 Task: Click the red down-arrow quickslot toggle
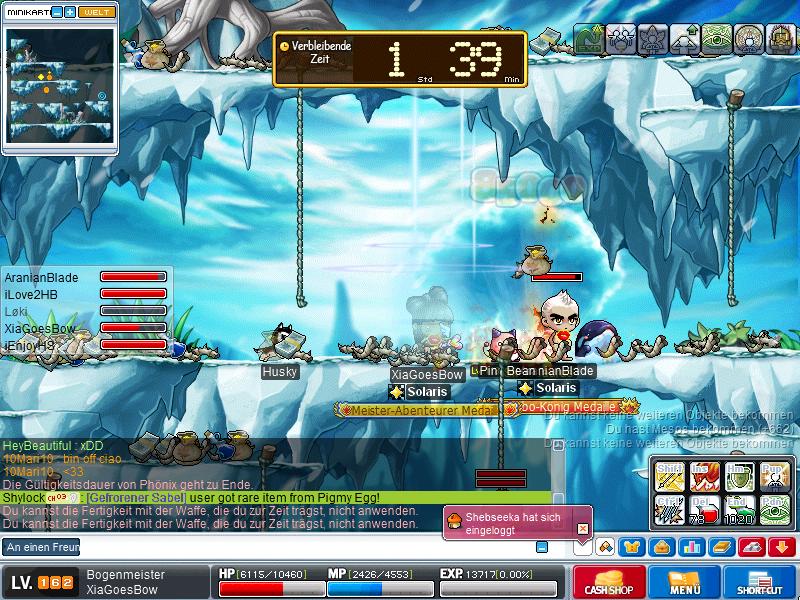781,547
